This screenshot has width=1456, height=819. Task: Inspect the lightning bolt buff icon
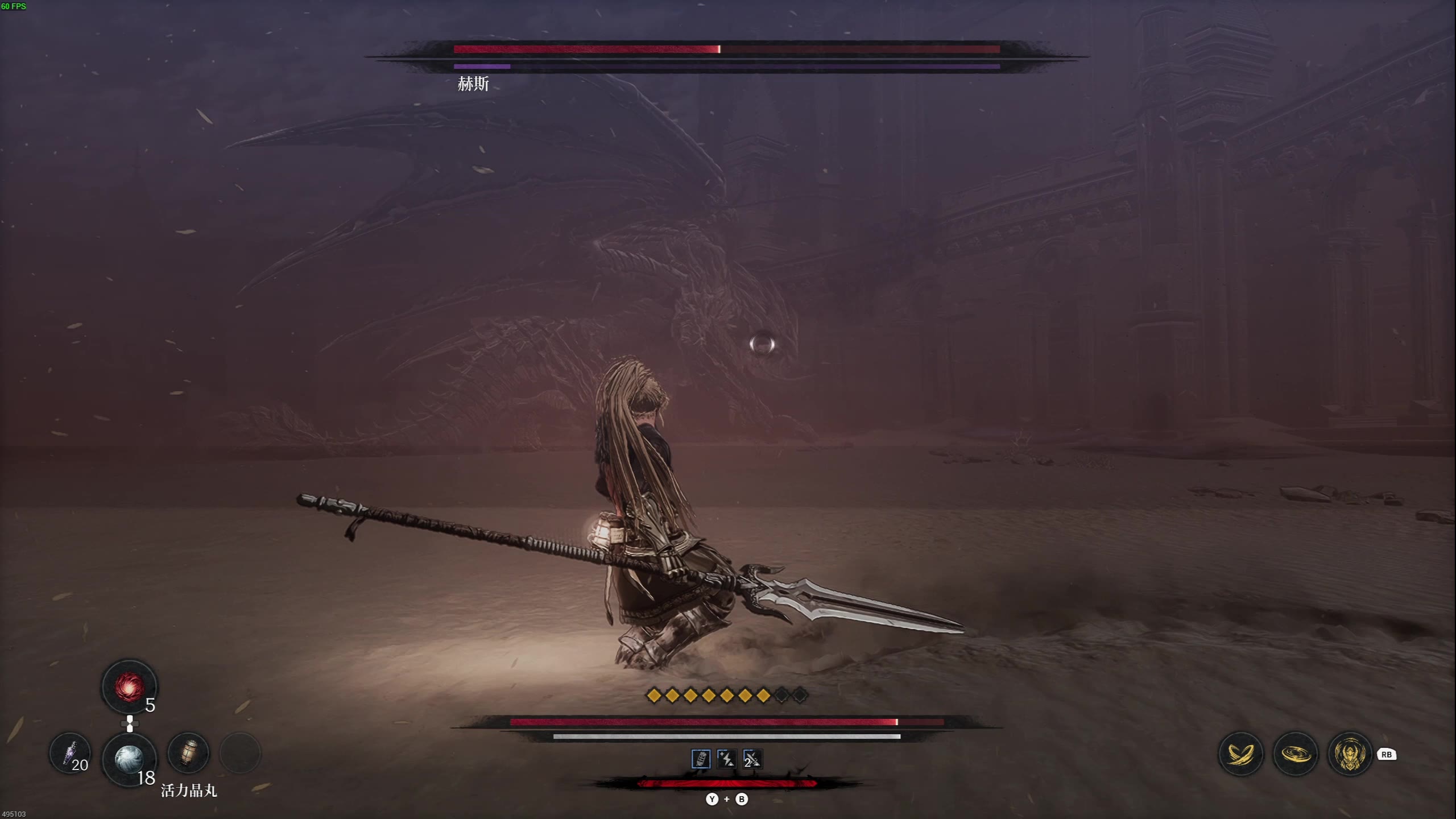(726, 759)
